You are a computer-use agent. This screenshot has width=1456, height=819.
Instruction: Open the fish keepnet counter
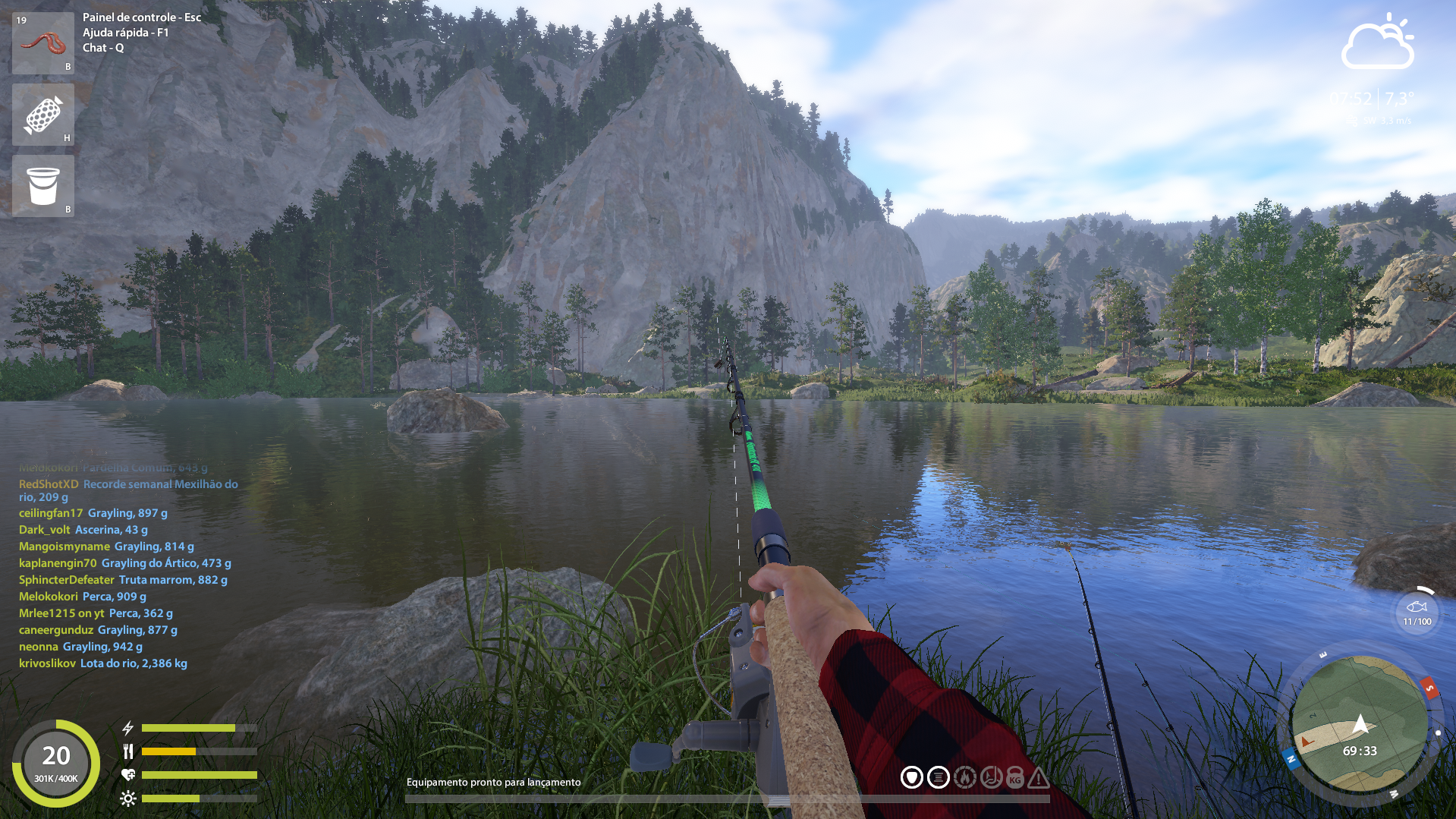coord(1417,612)
